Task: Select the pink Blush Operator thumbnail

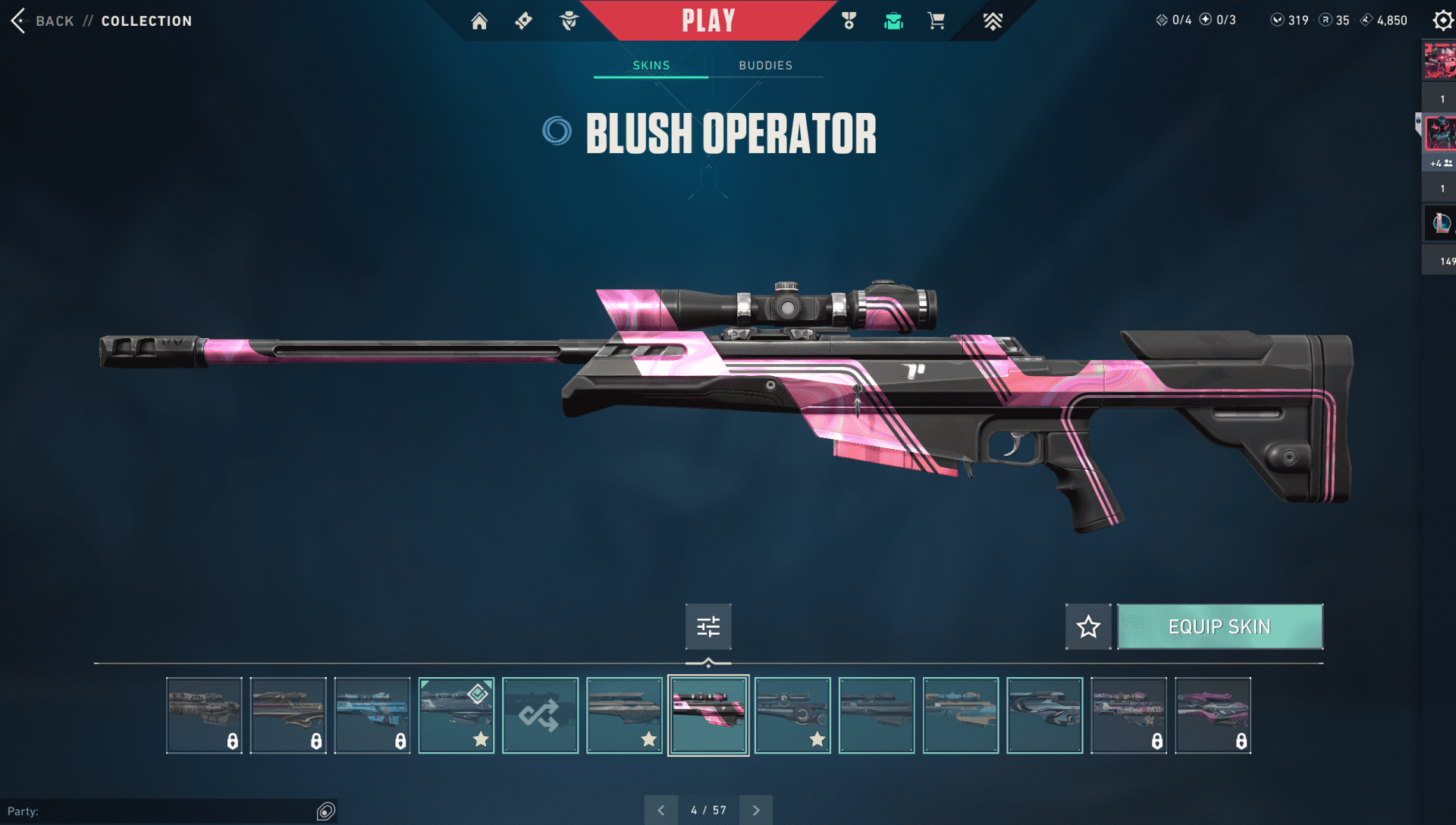Action: (x=708, y=715)
